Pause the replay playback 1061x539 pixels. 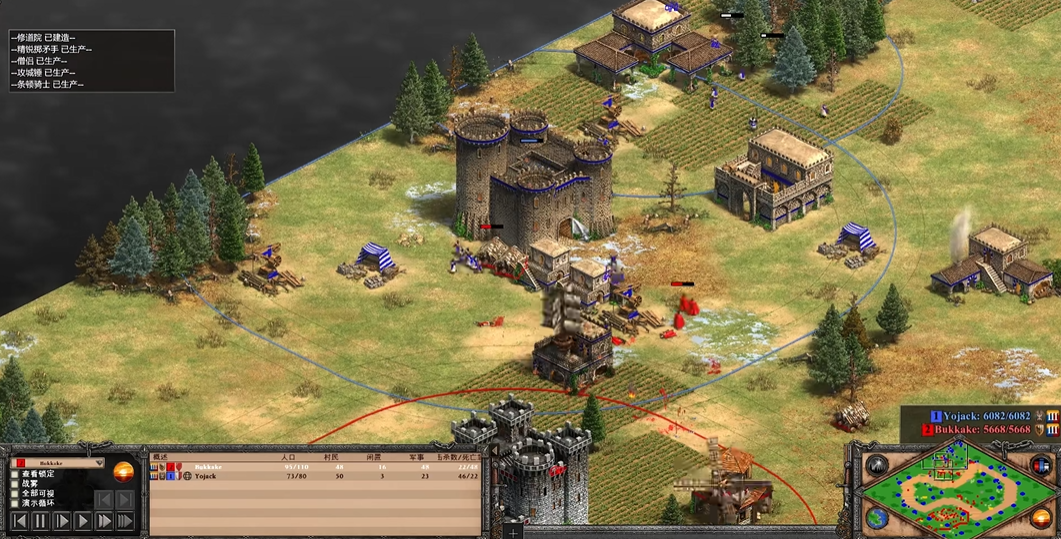40,521
